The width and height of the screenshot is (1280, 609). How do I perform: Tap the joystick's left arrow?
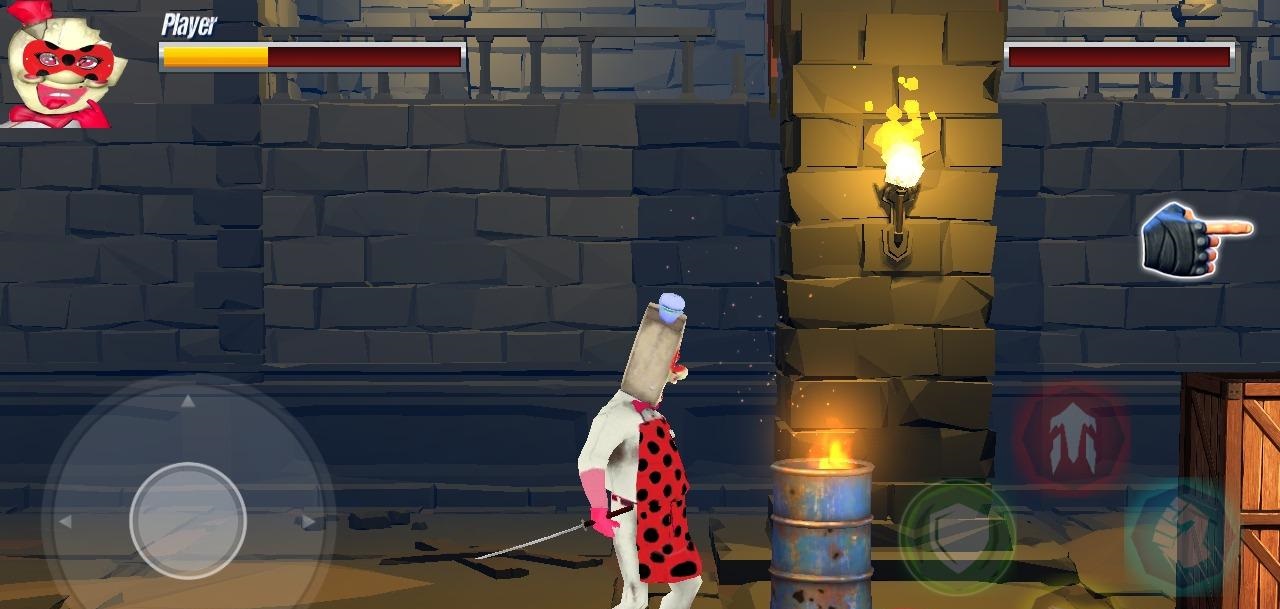tap(65, 521)
